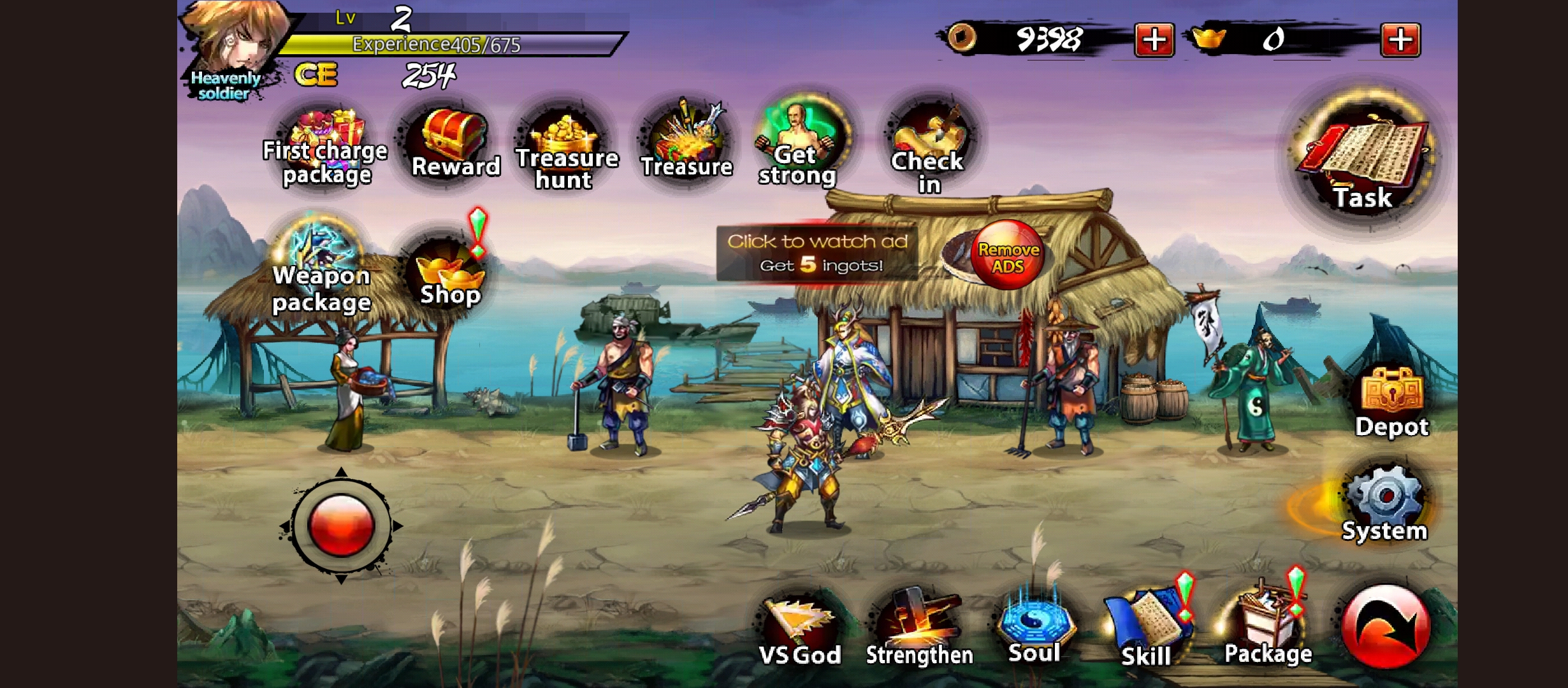The height and width of the screenshot is (688, 1568).
Task: Open the Depot storage chest
Action: (x=1391, y=401)
